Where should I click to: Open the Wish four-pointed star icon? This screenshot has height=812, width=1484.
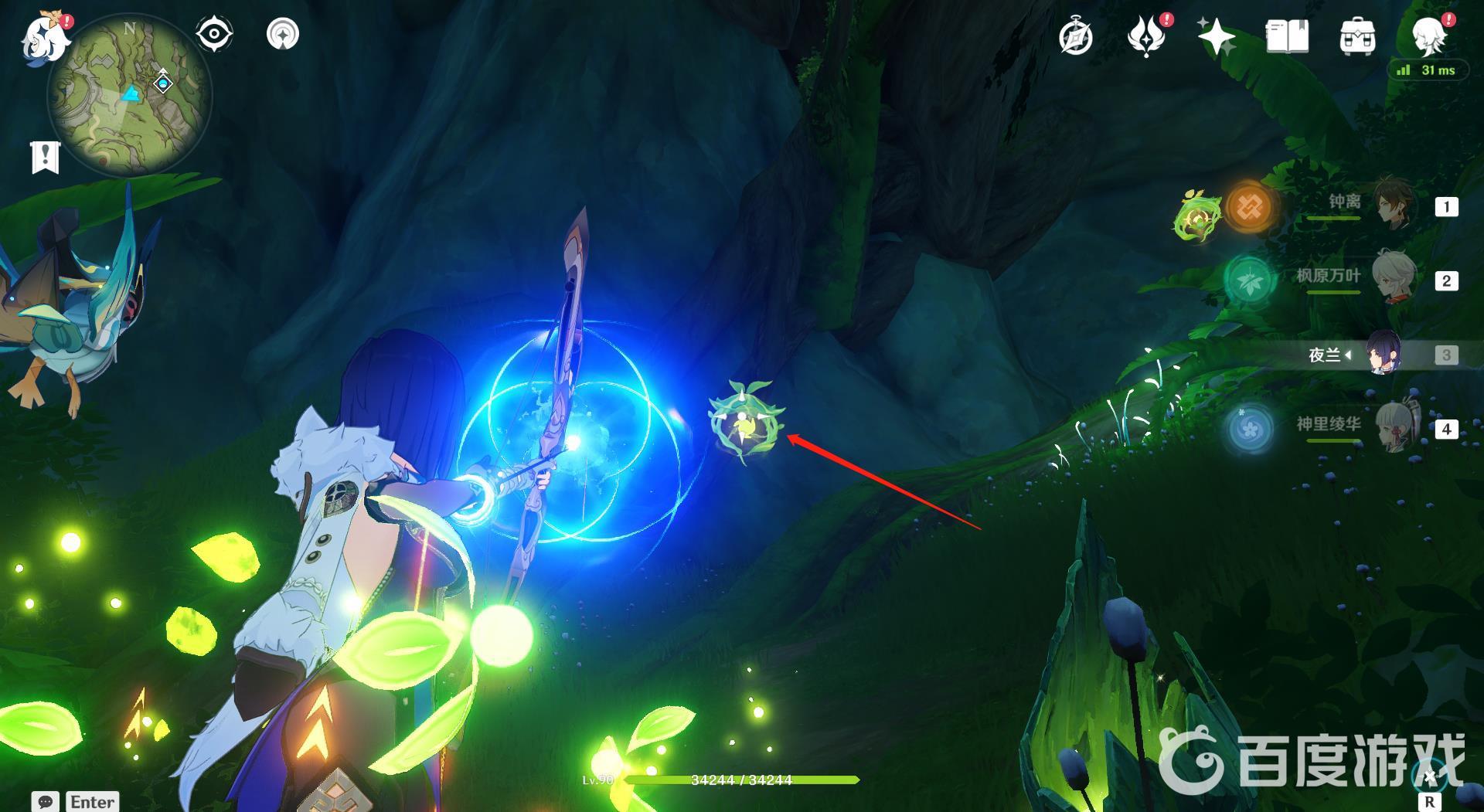coord(1216,37)
